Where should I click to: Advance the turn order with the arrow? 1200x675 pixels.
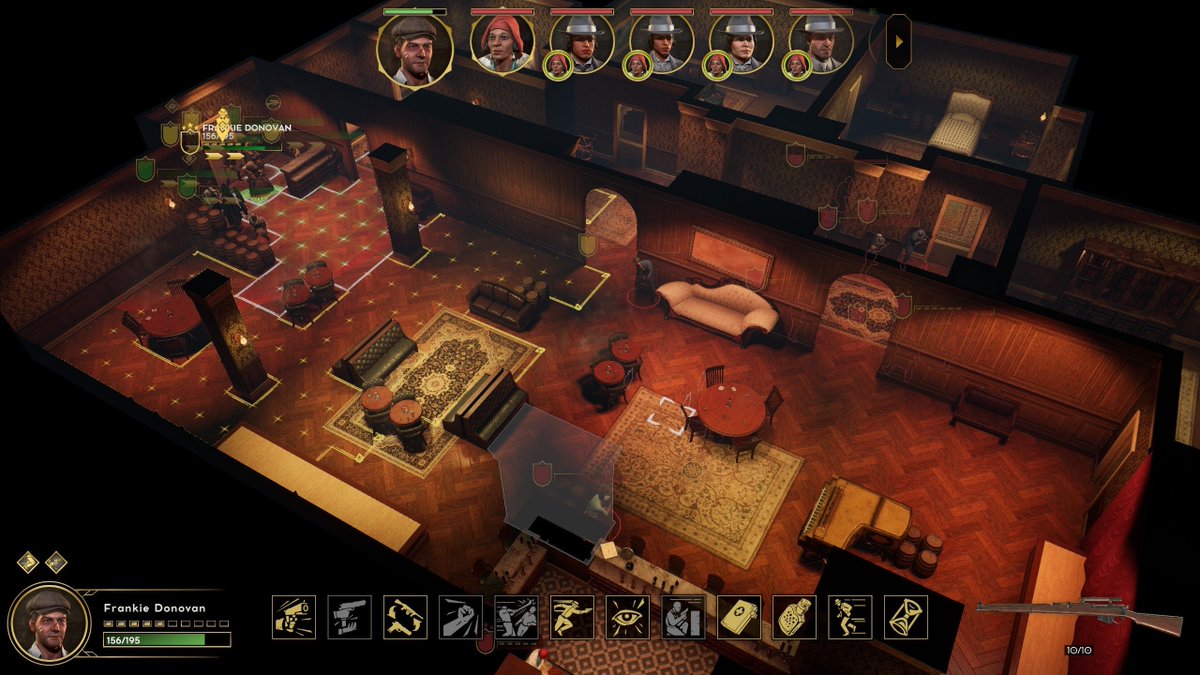[898, 42]
